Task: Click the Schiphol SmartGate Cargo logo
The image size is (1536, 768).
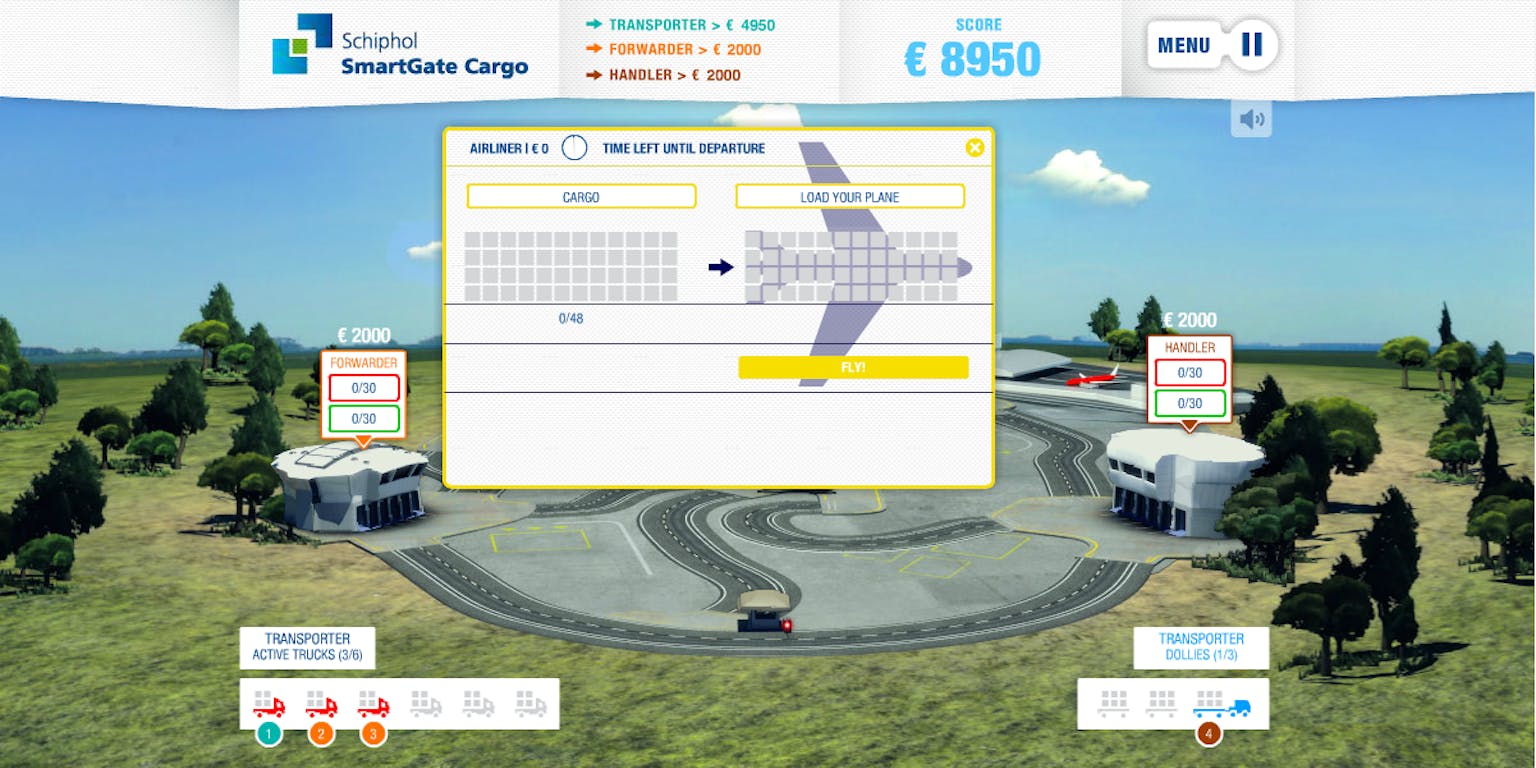Action: pos(400,48)
